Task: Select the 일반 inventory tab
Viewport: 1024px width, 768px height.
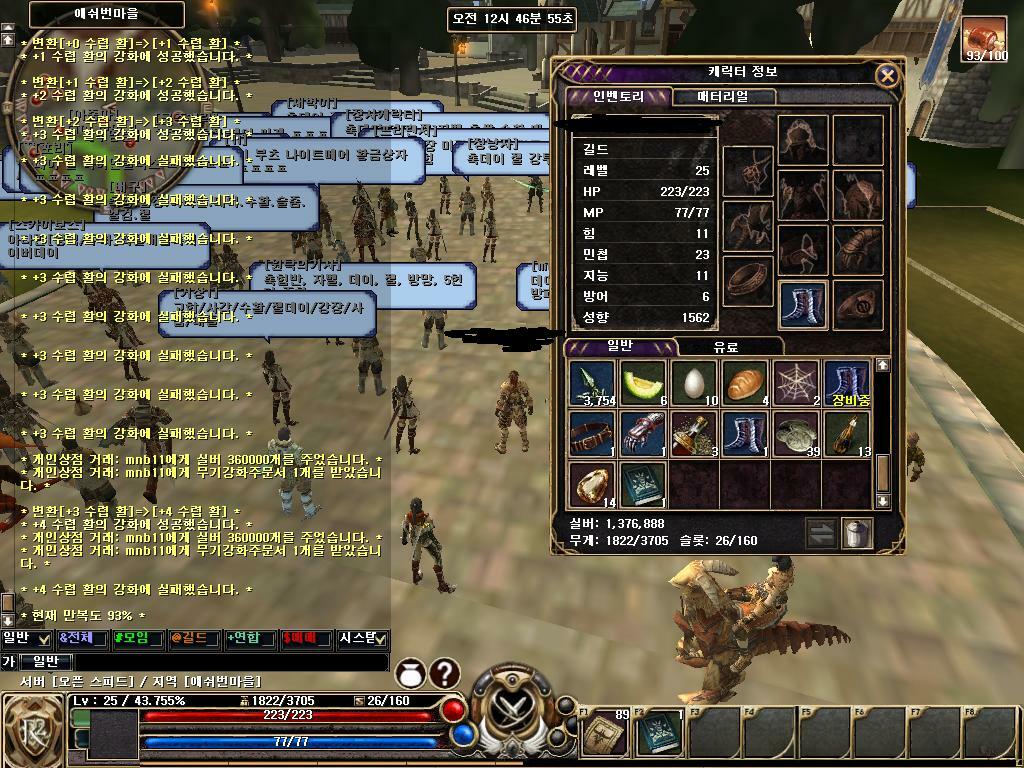Action: 621,347
